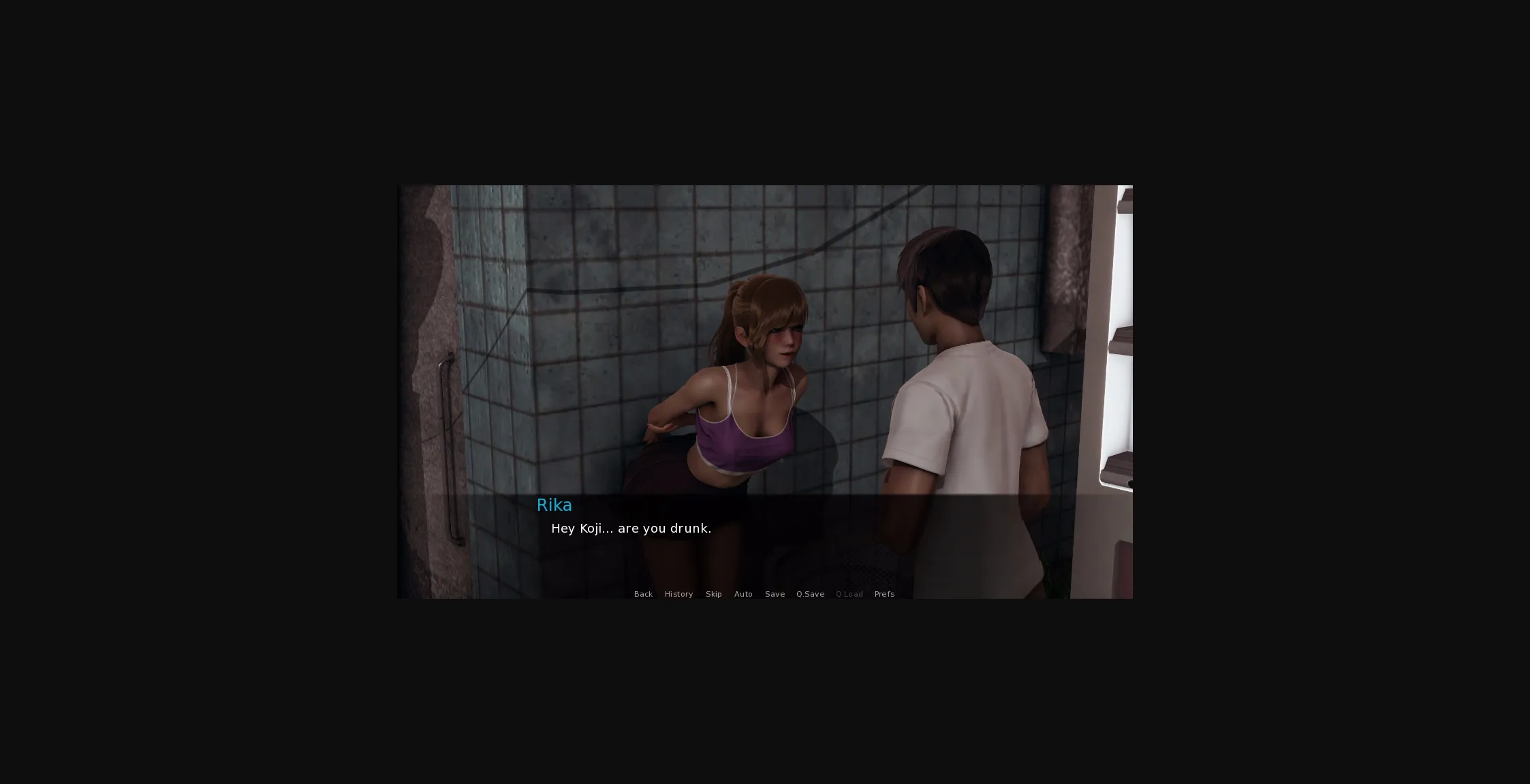Click the line 'Hey Koji... are you drunk.'
This screenshot has height=784, width=1530.
click(631, 529)
